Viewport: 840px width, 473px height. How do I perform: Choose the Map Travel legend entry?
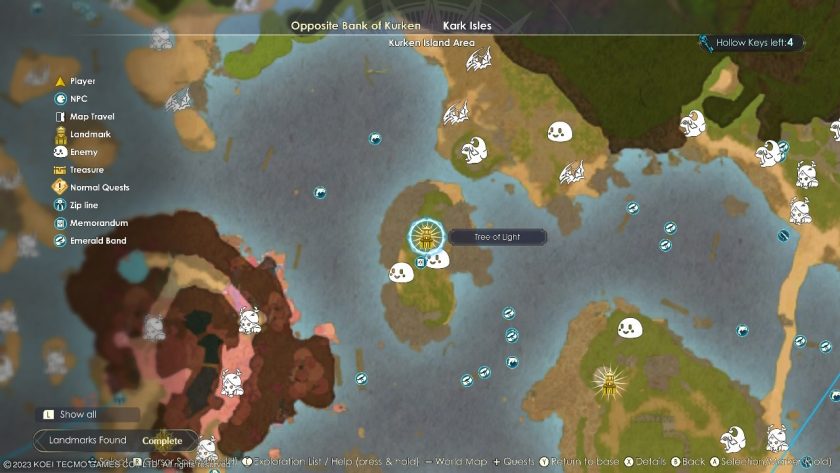click(91, 117)
